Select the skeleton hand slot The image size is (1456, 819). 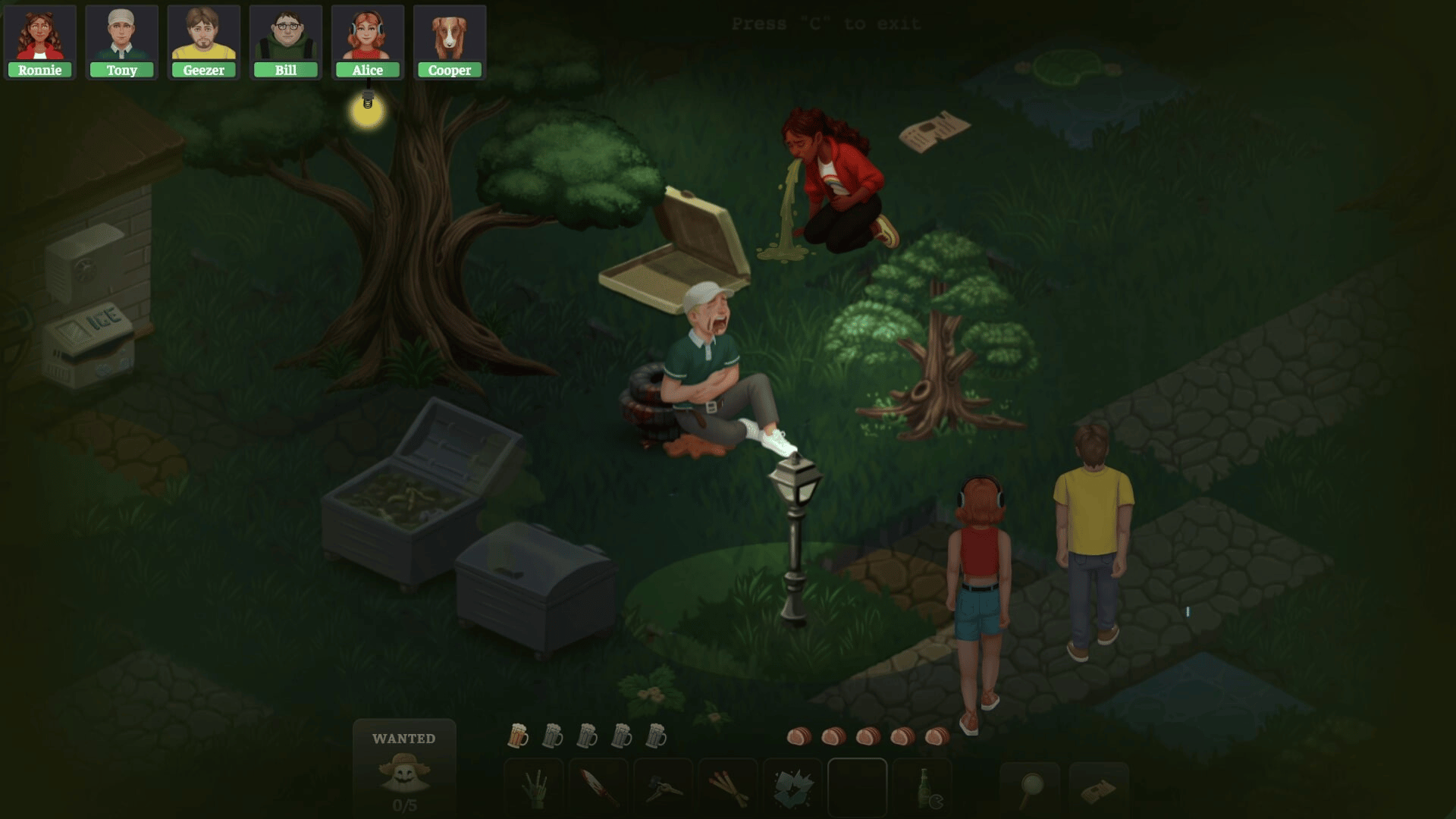(534, 789)
